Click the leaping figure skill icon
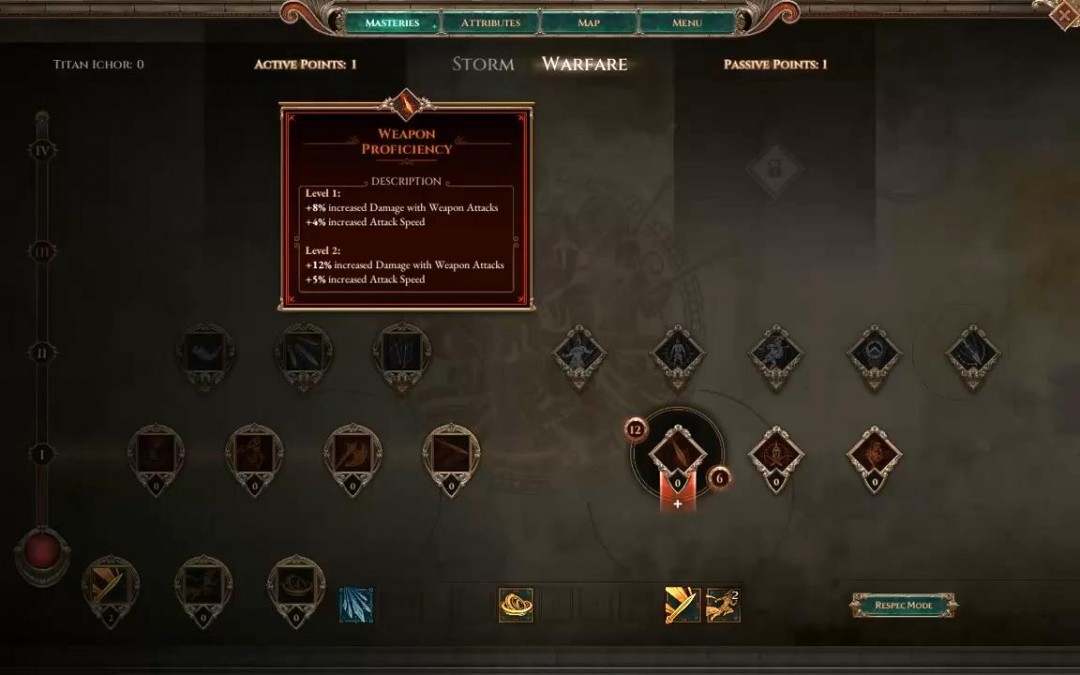The height and width of the screenshot is (675, 1080). 723,605
